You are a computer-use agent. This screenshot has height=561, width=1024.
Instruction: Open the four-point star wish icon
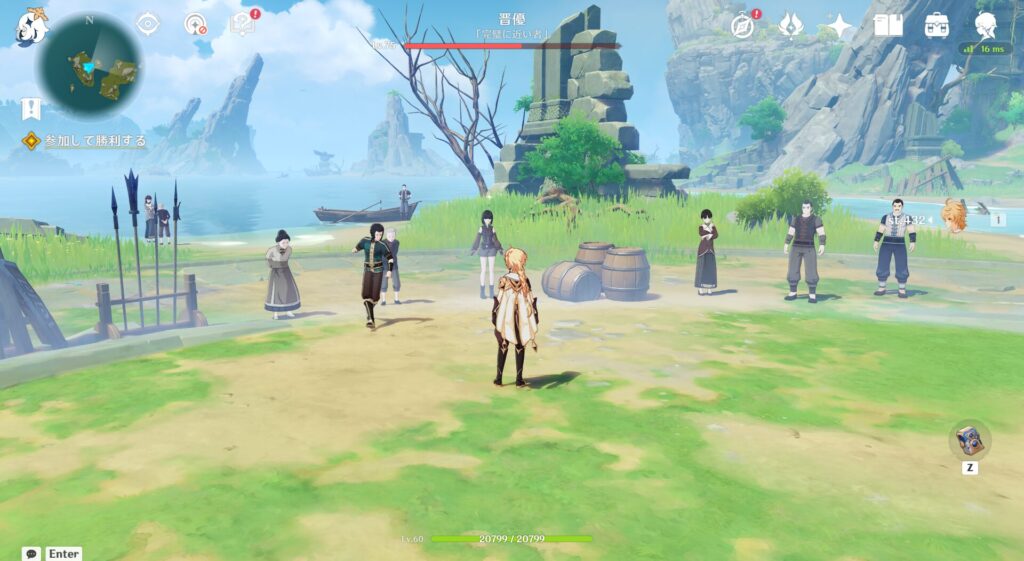coord(839,25)
